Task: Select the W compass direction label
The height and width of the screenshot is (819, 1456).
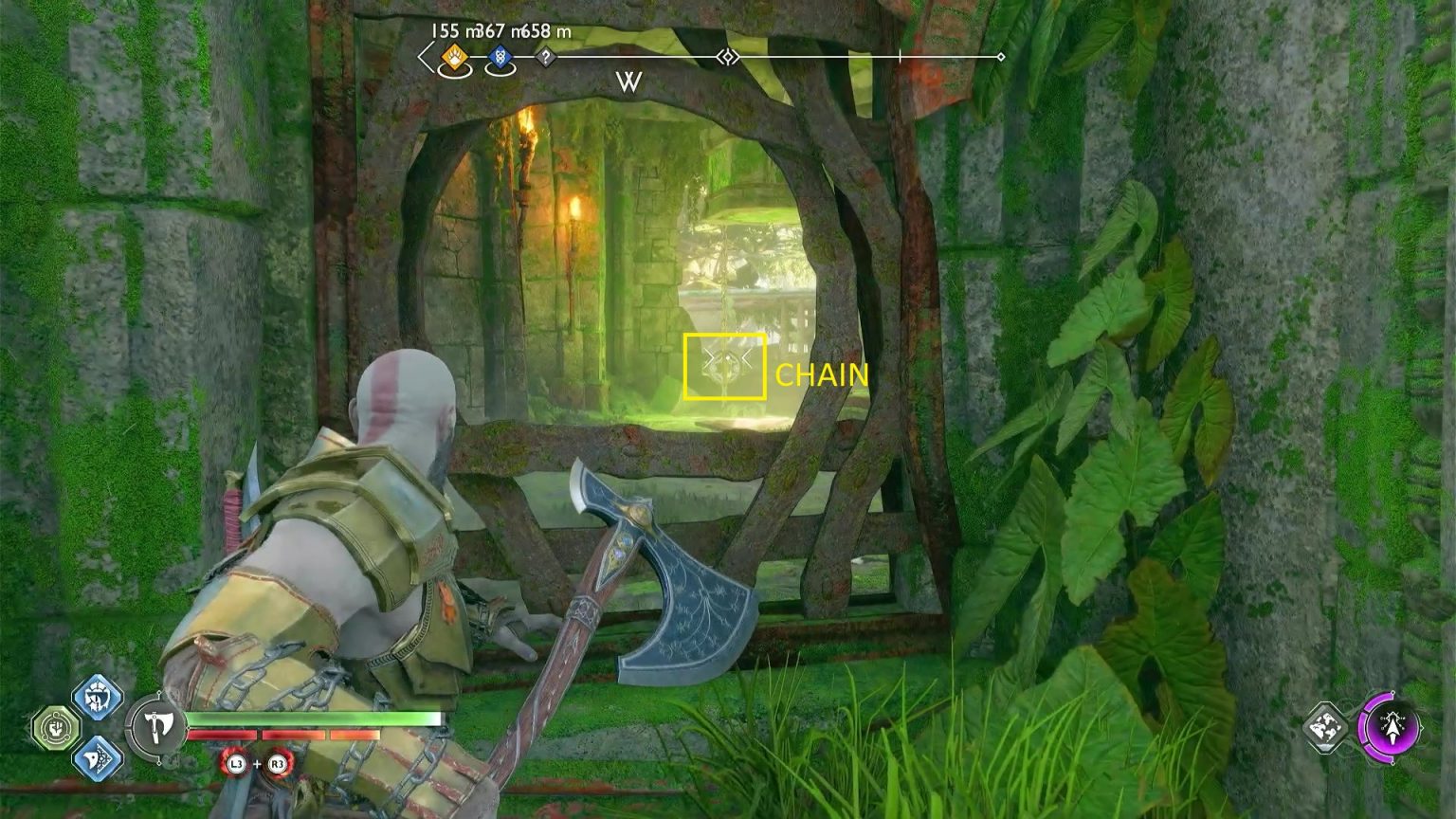Action: point(629,84)
